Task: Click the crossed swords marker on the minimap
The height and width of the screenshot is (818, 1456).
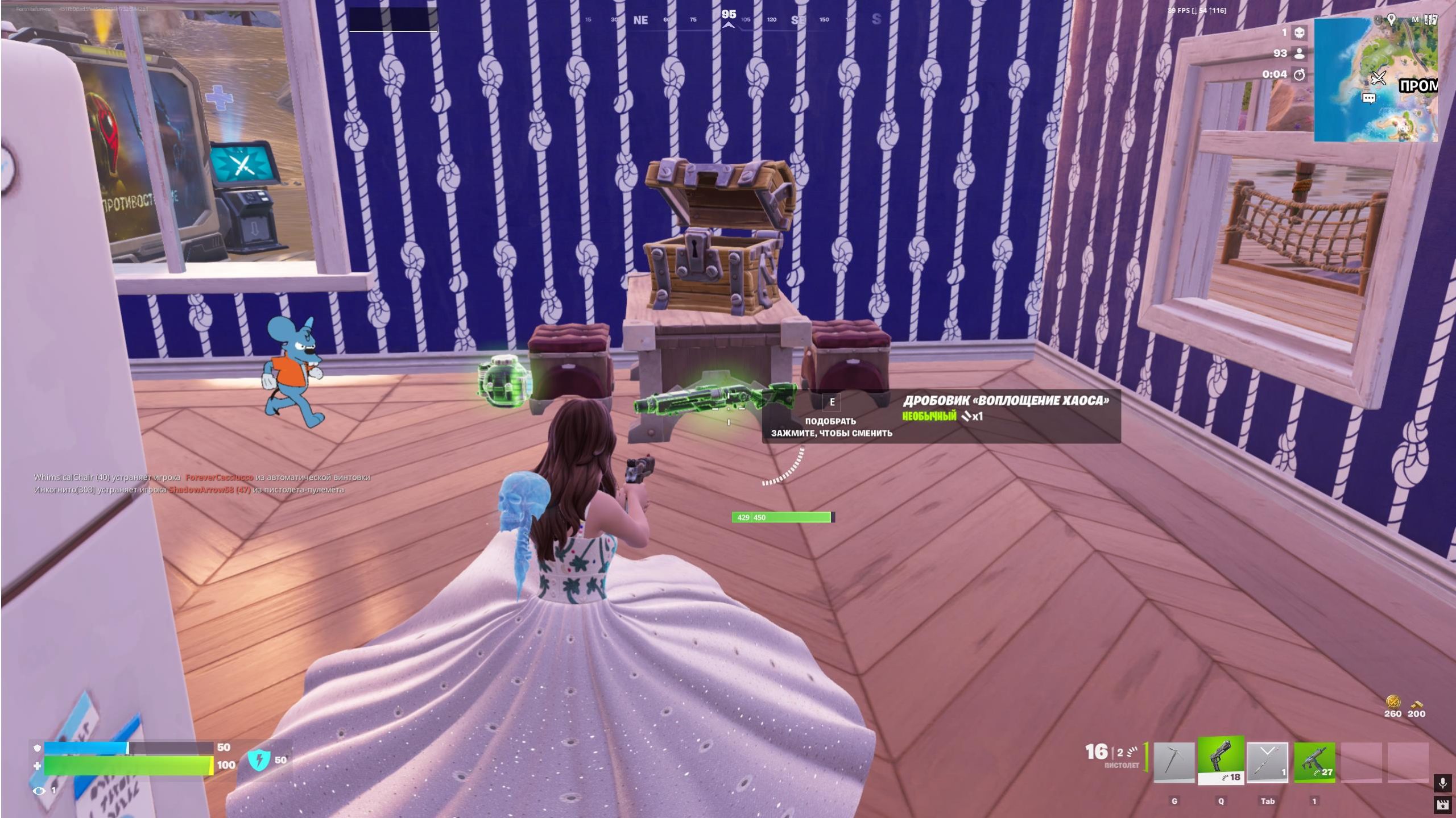Action: [1378, 77]
